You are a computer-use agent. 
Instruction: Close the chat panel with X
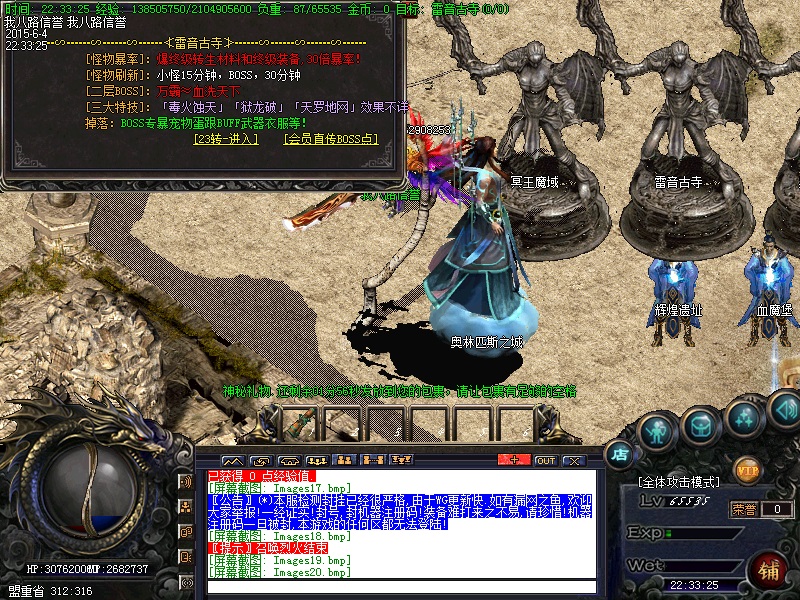point(573,460)
